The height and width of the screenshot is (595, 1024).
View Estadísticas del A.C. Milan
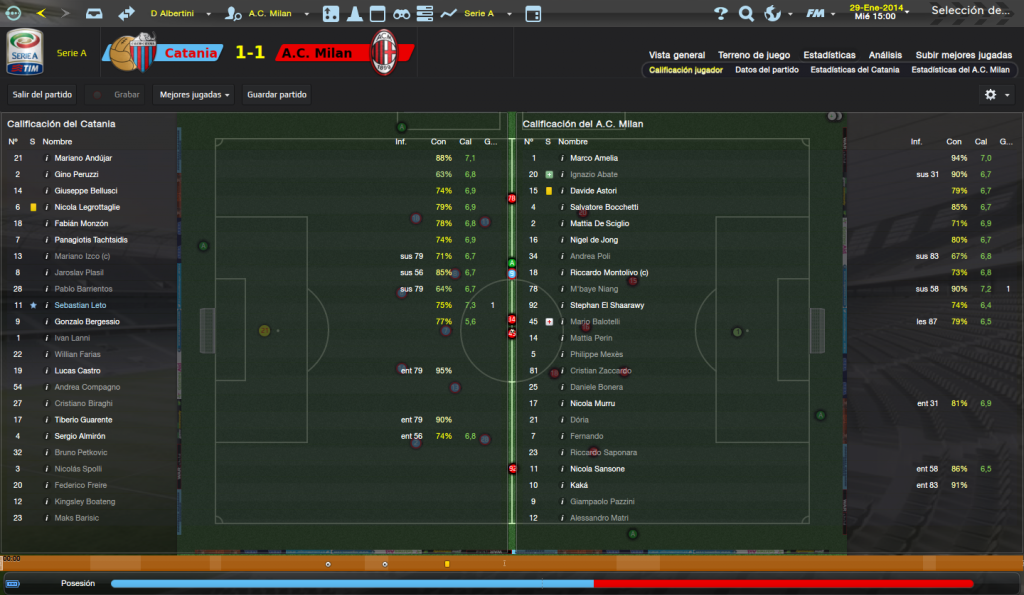pos(960,70)
